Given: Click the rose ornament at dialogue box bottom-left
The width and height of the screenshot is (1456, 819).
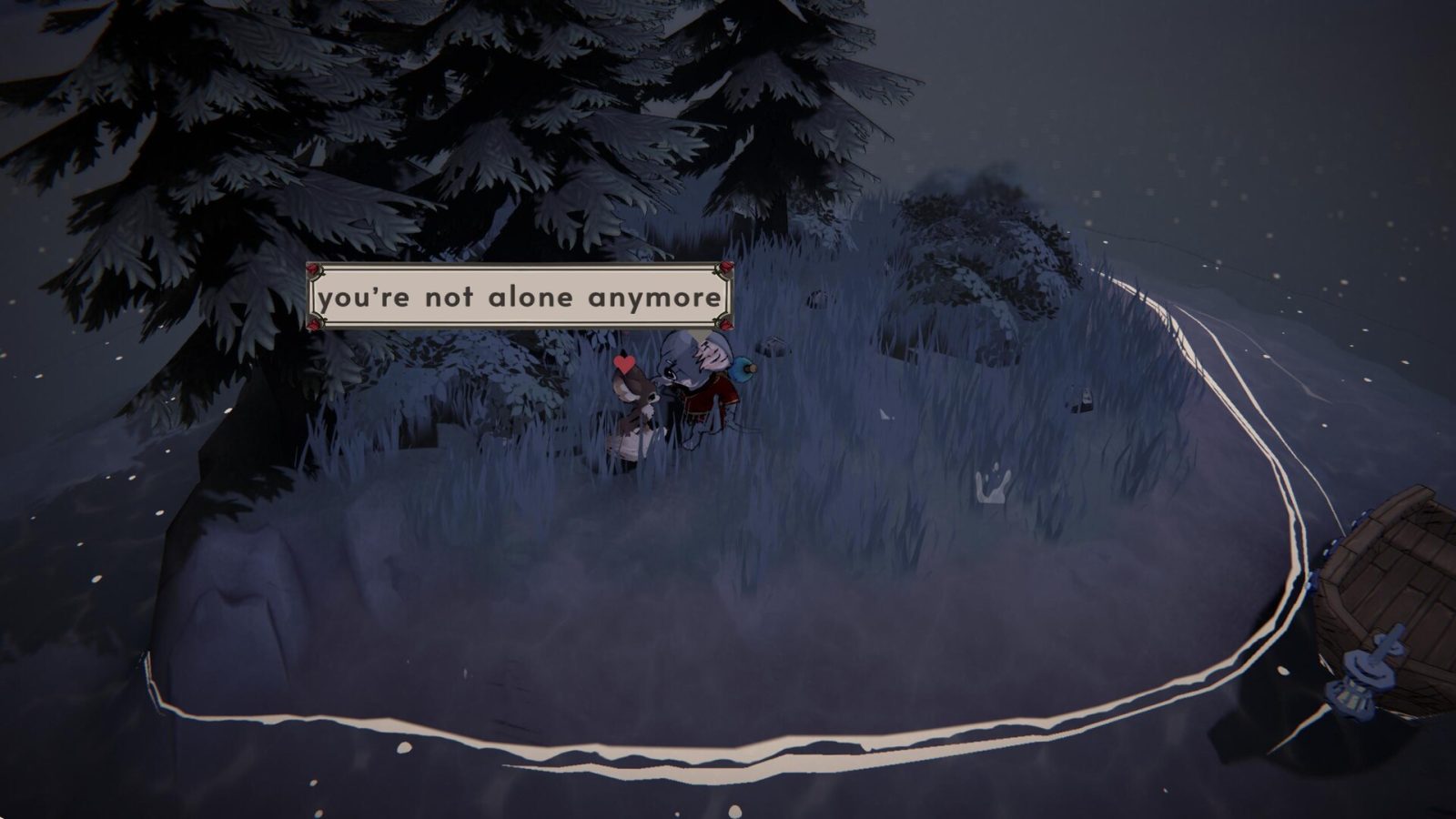Looking at the screenshot, I should 314,322.
